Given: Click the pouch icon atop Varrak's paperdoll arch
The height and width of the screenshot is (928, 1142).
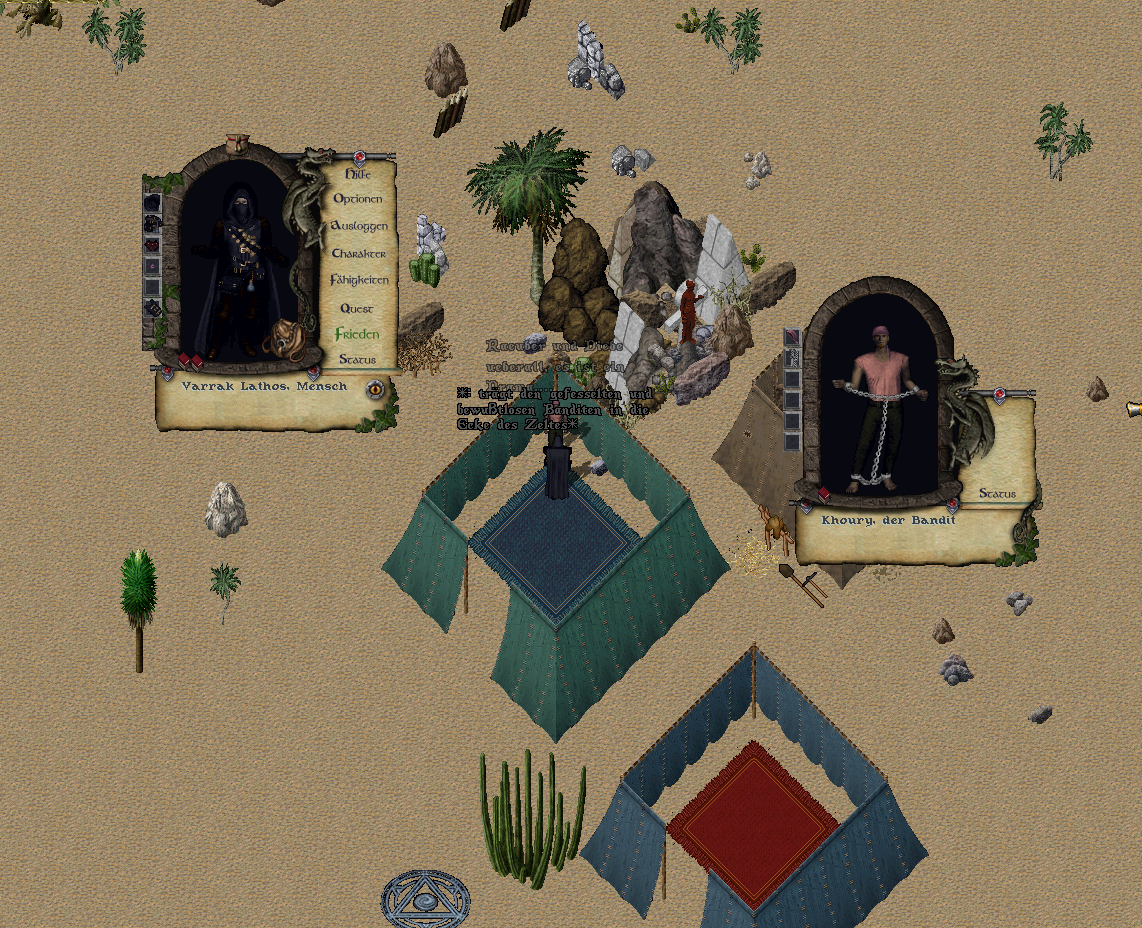Looking at the screenshot, I should pos(237,143).
